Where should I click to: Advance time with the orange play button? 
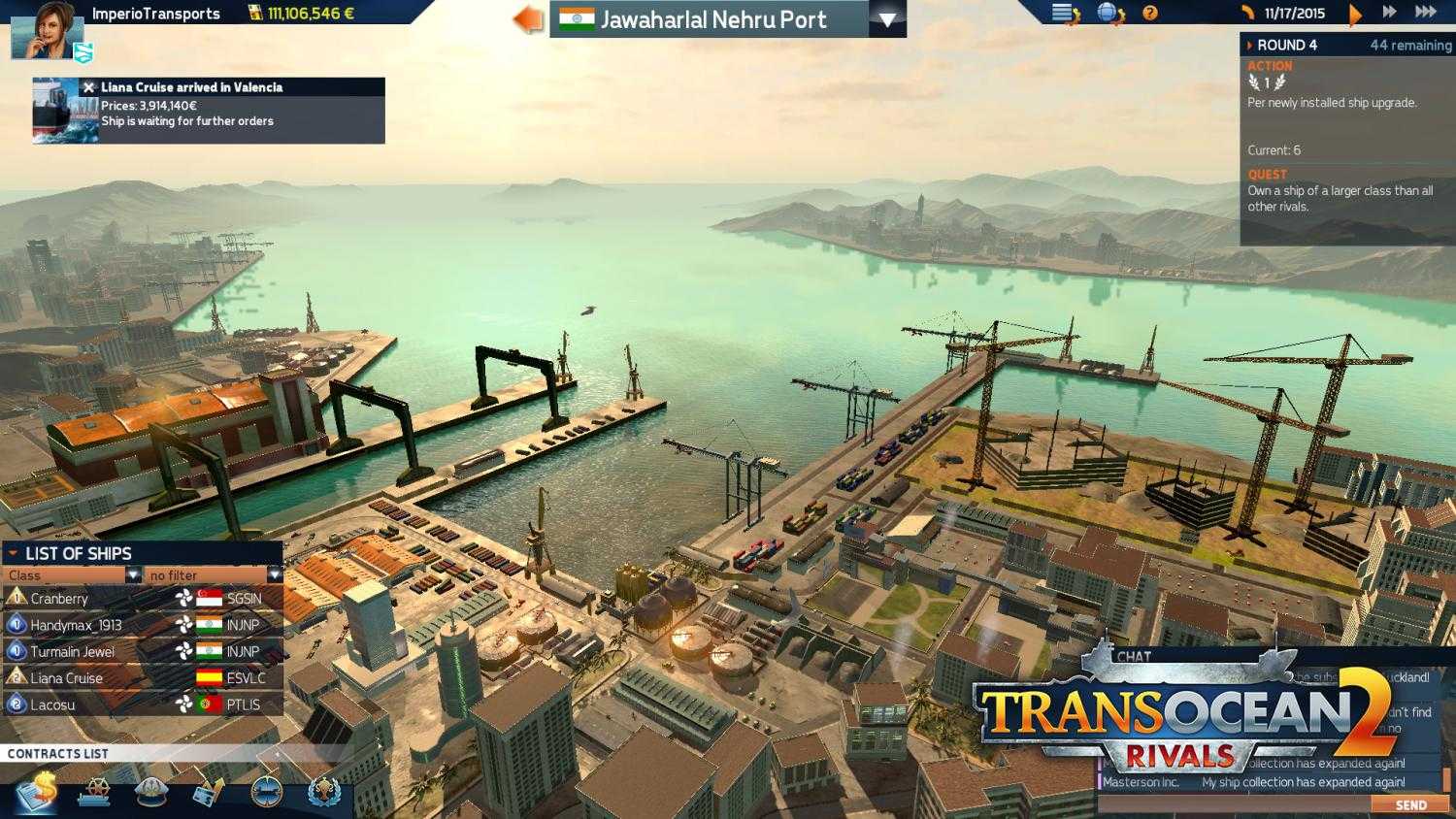tap(1356, 13)
